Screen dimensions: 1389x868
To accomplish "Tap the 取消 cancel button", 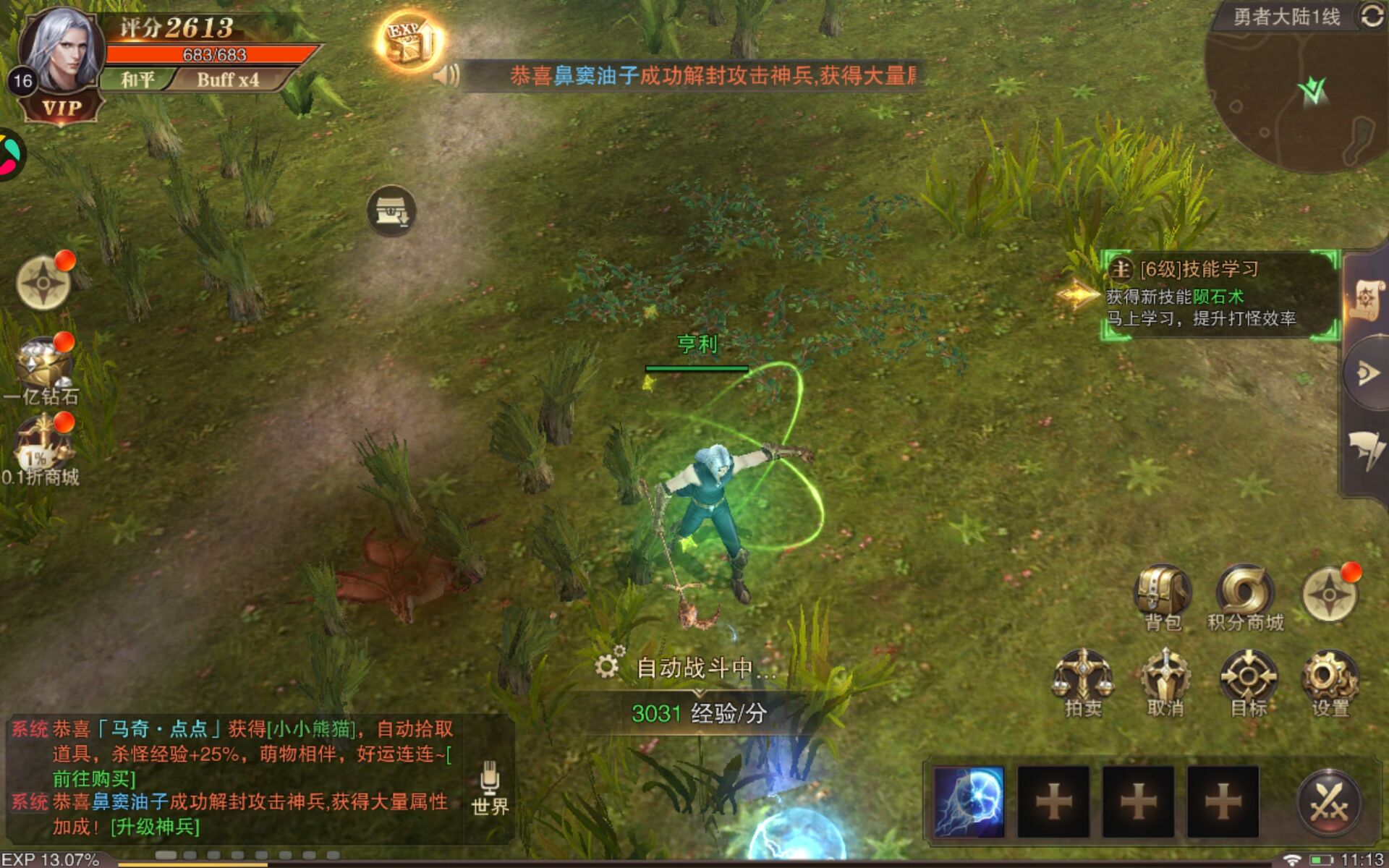I will pyautogui.click(x=1165, y=681).
